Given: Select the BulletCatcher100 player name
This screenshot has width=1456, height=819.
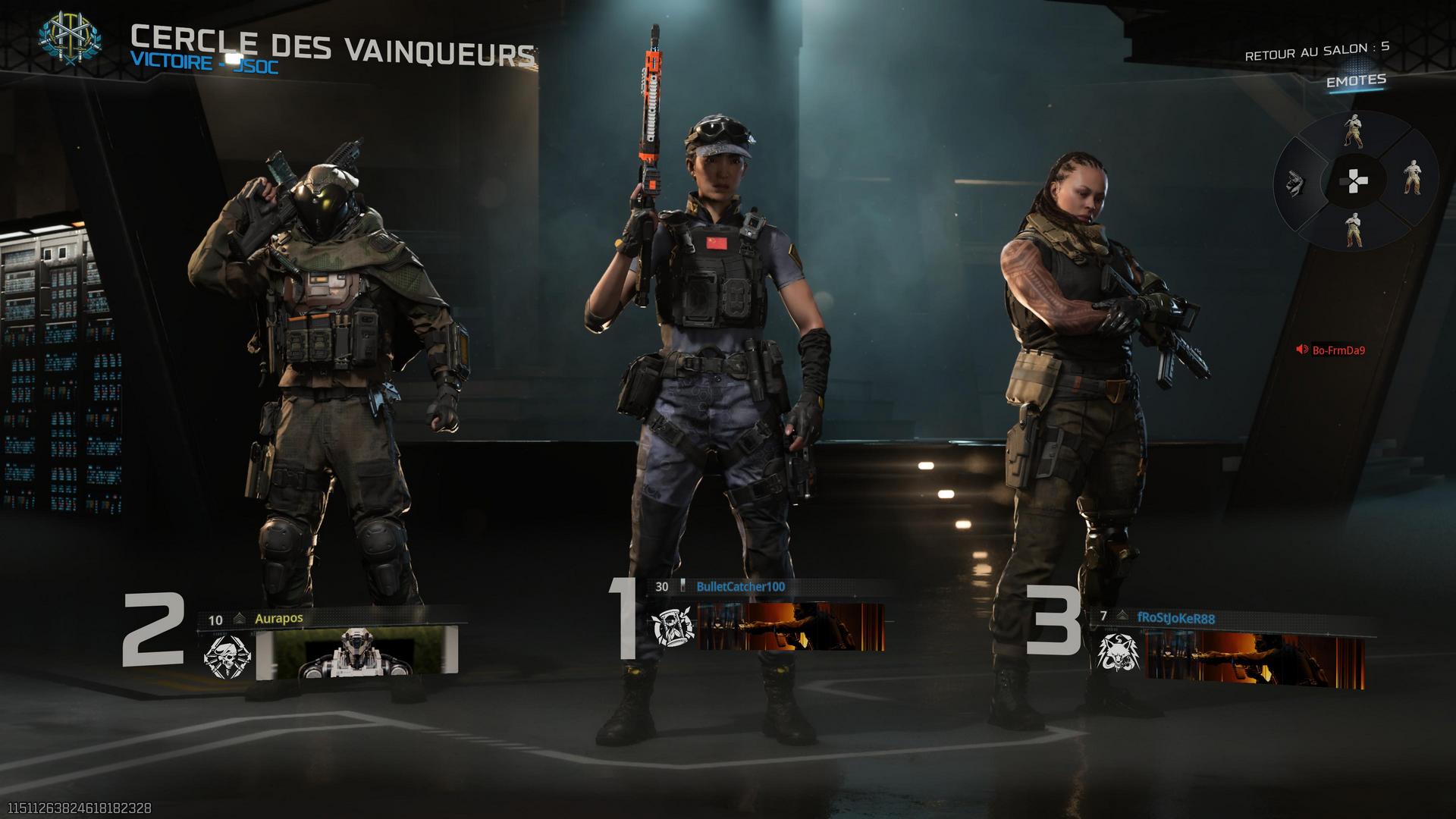Looking at the screenshot, I should [740, 586].
